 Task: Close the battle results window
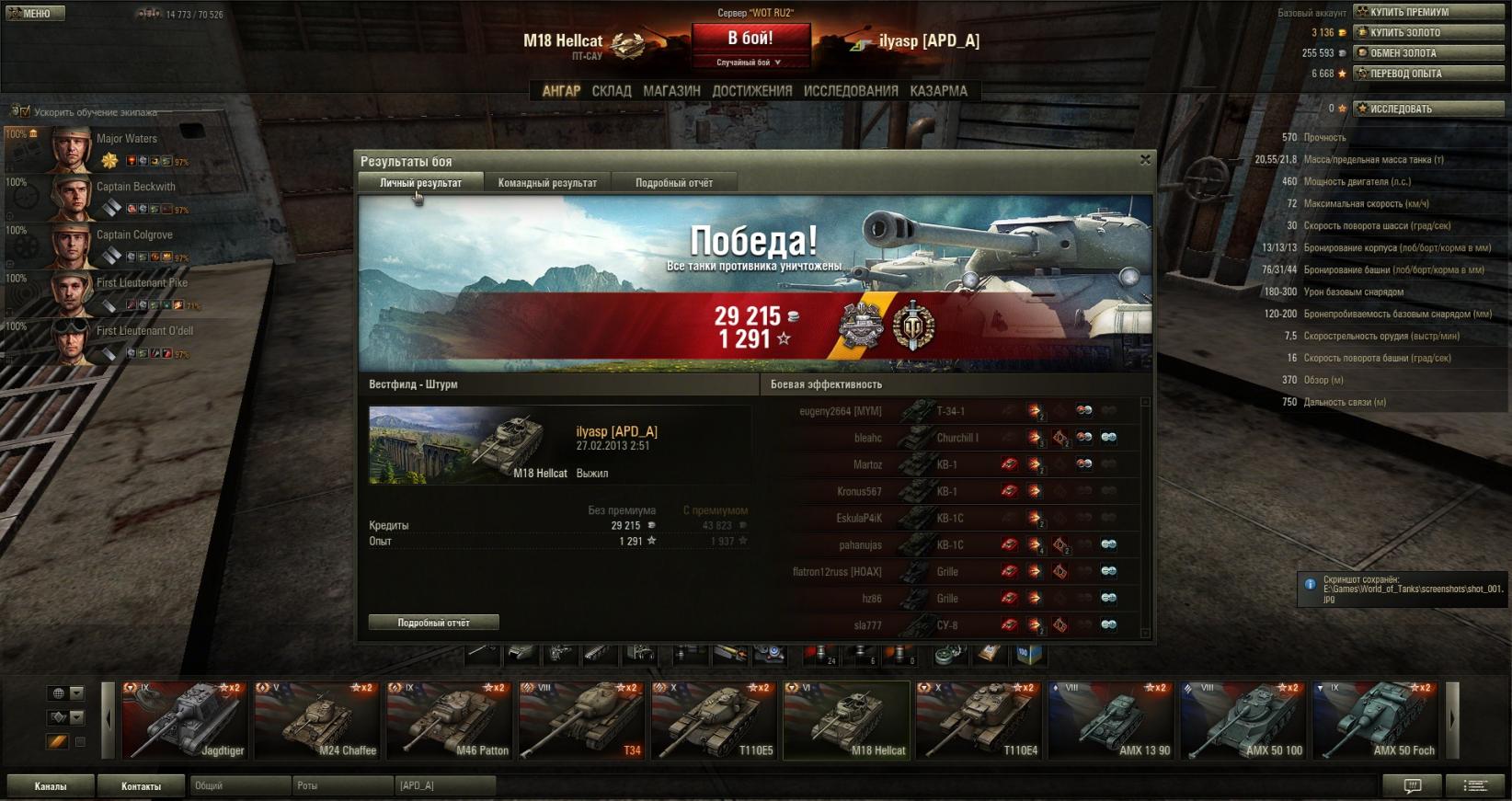click(1145, 160)
